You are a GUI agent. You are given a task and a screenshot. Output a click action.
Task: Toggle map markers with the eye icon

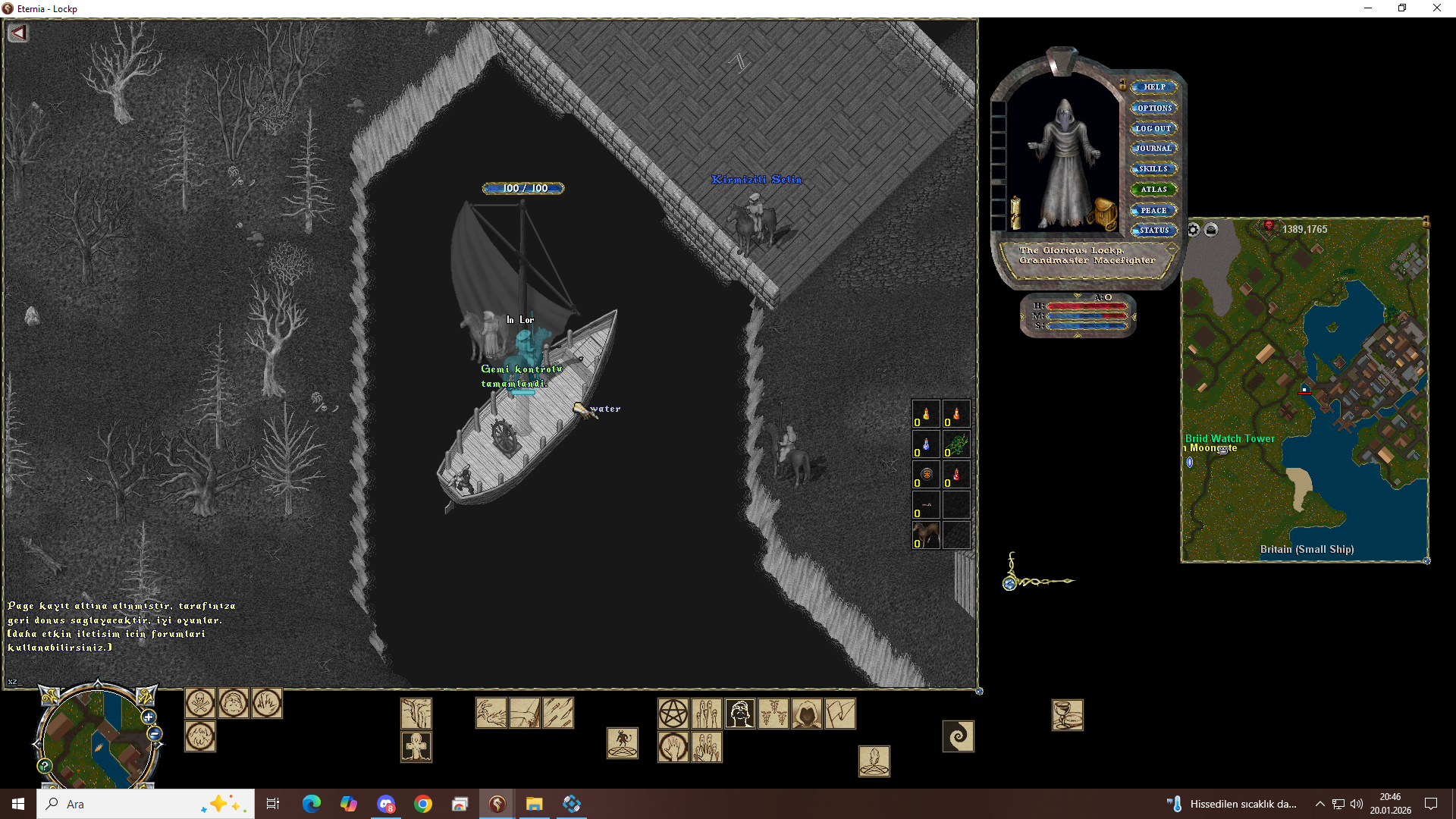point(1211,229)
